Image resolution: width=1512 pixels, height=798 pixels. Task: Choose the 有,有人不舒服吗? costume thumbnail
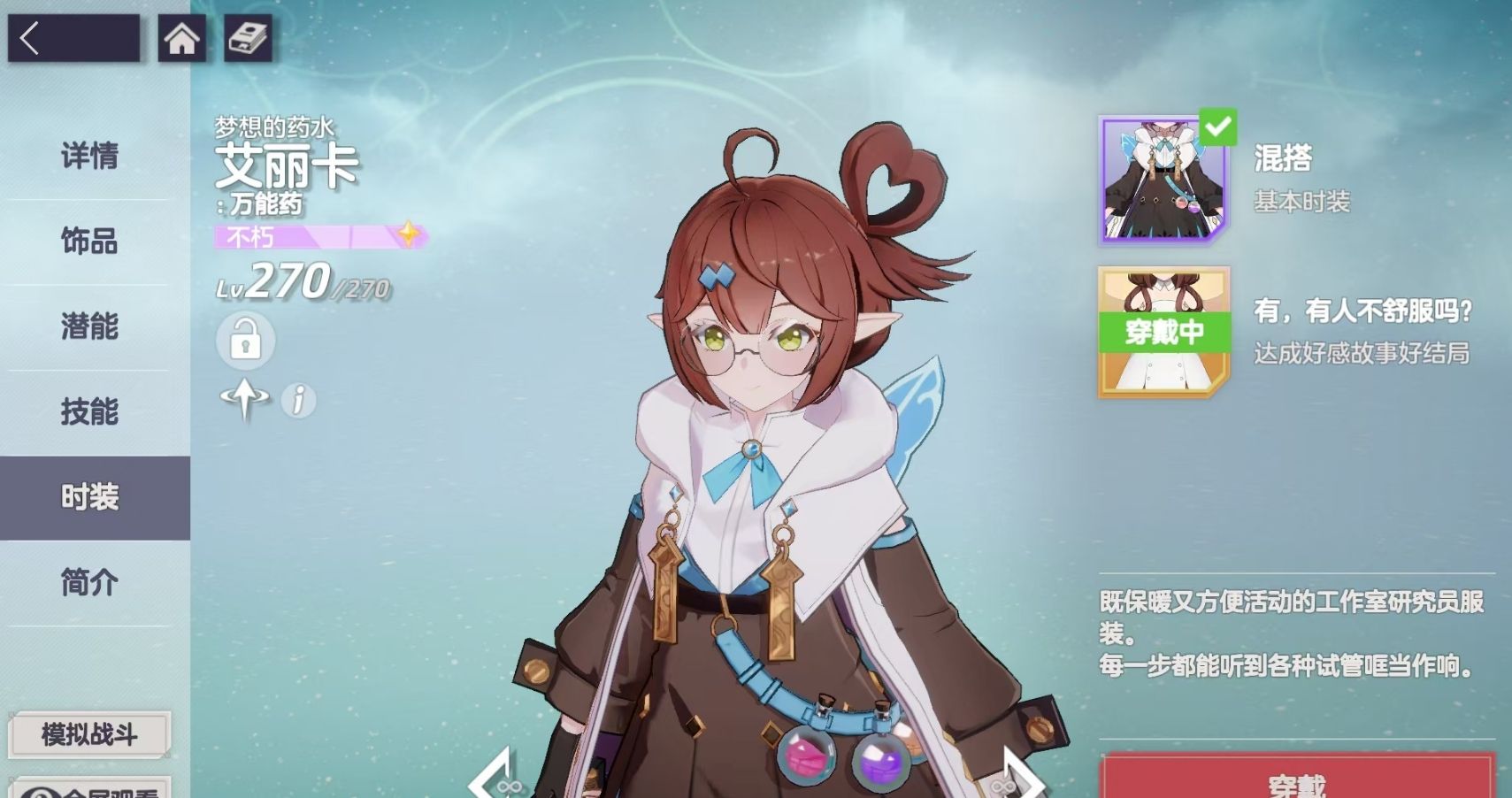pos(1164,332)
